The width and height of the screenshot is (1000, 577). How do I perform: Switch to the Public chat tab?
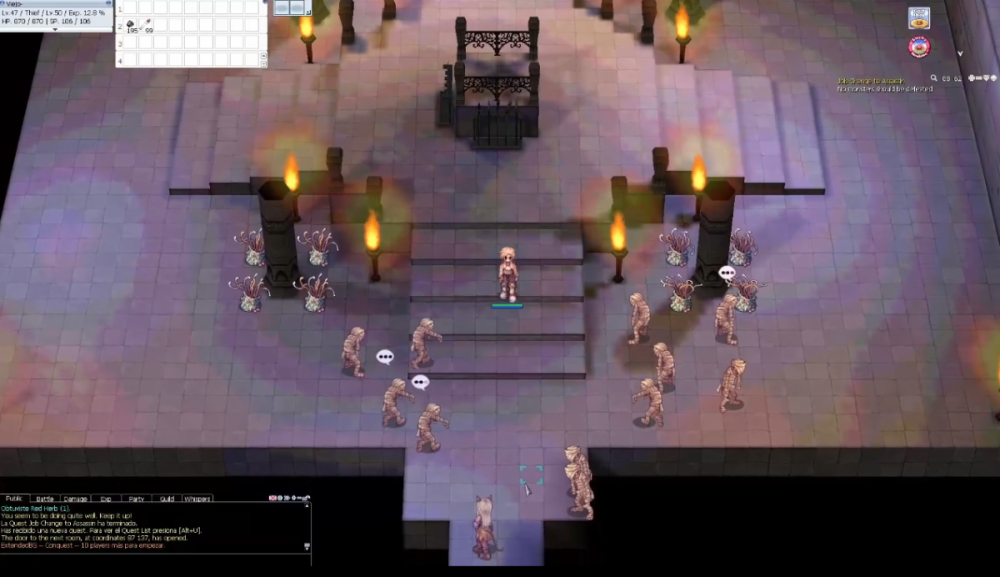coord(14,498)
